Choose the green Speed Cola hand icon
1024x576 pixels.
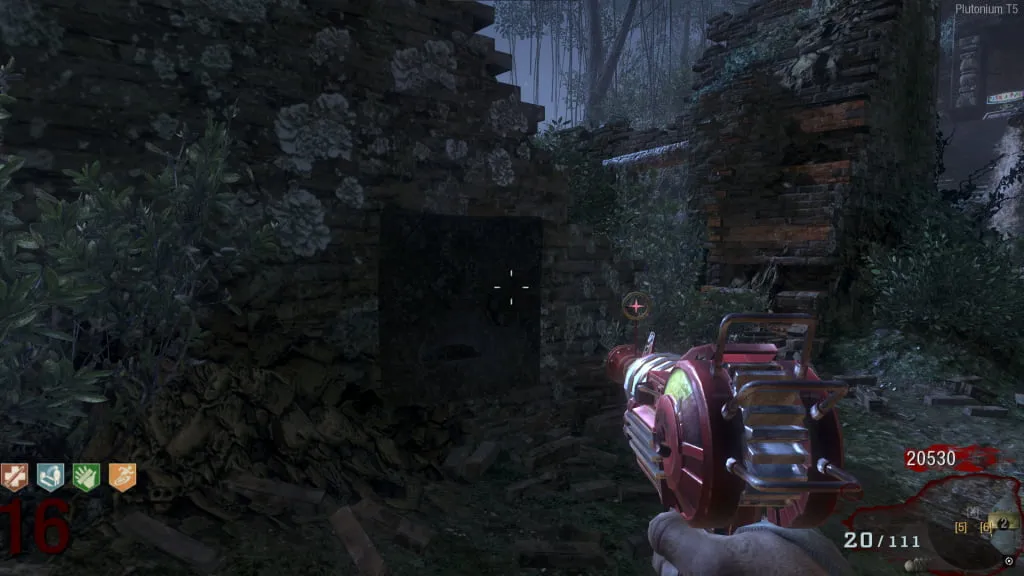[x=86, y=478]
